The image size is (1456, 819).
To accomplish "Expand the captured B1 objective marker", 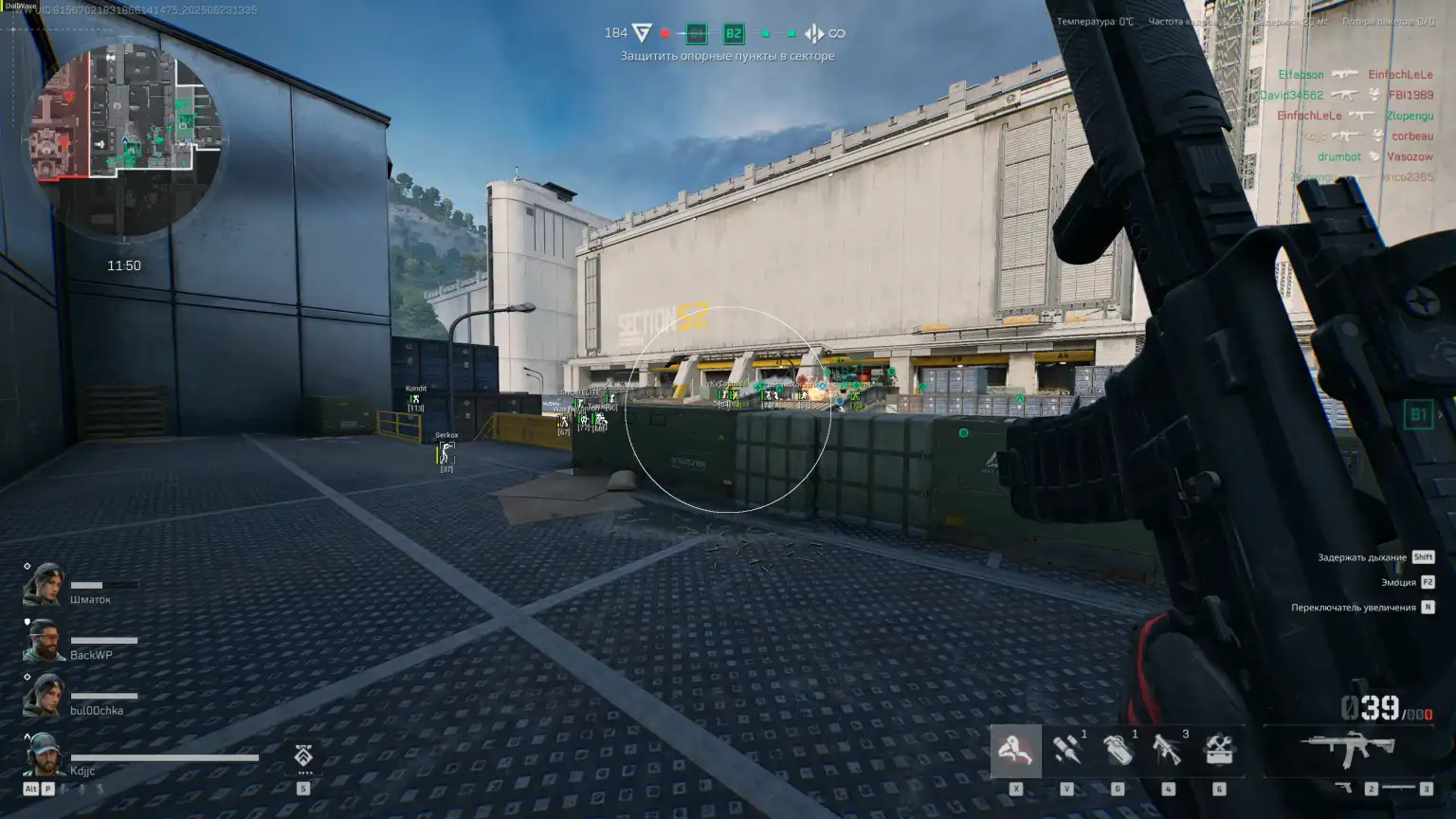I will (x=697, y=32).
